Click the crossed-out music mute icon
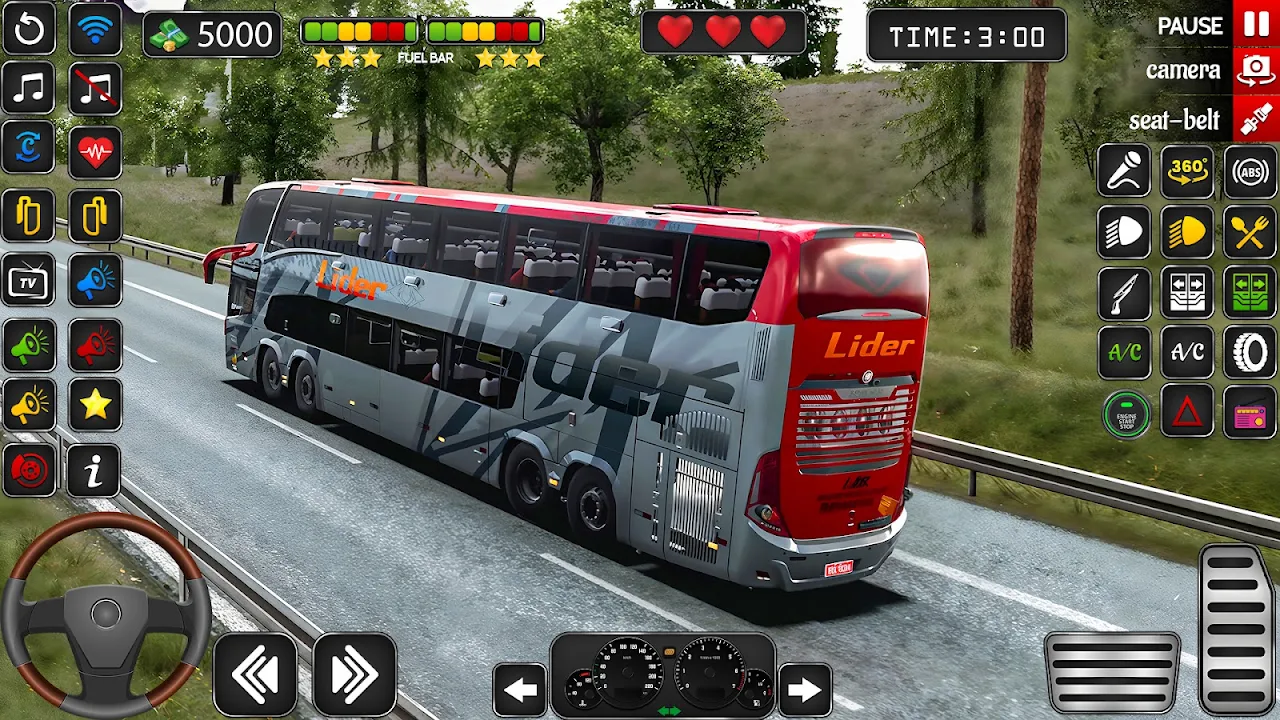Image resolution: width=1280 pixels, height=720 pixels. (95, 88)
